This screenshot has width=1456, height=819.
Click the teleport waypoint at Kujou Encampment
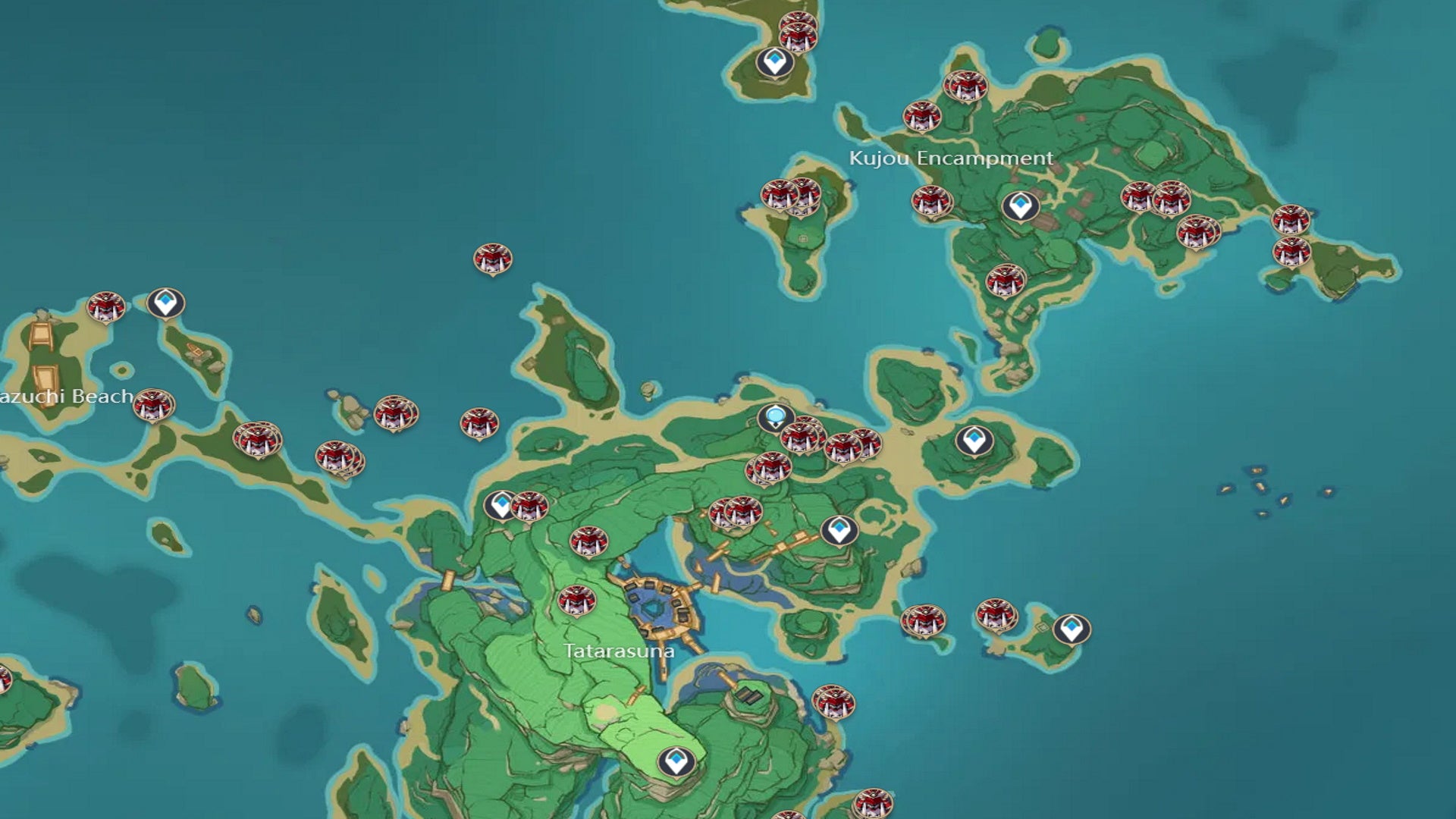pyautogui.click(x=1020, y=205)
